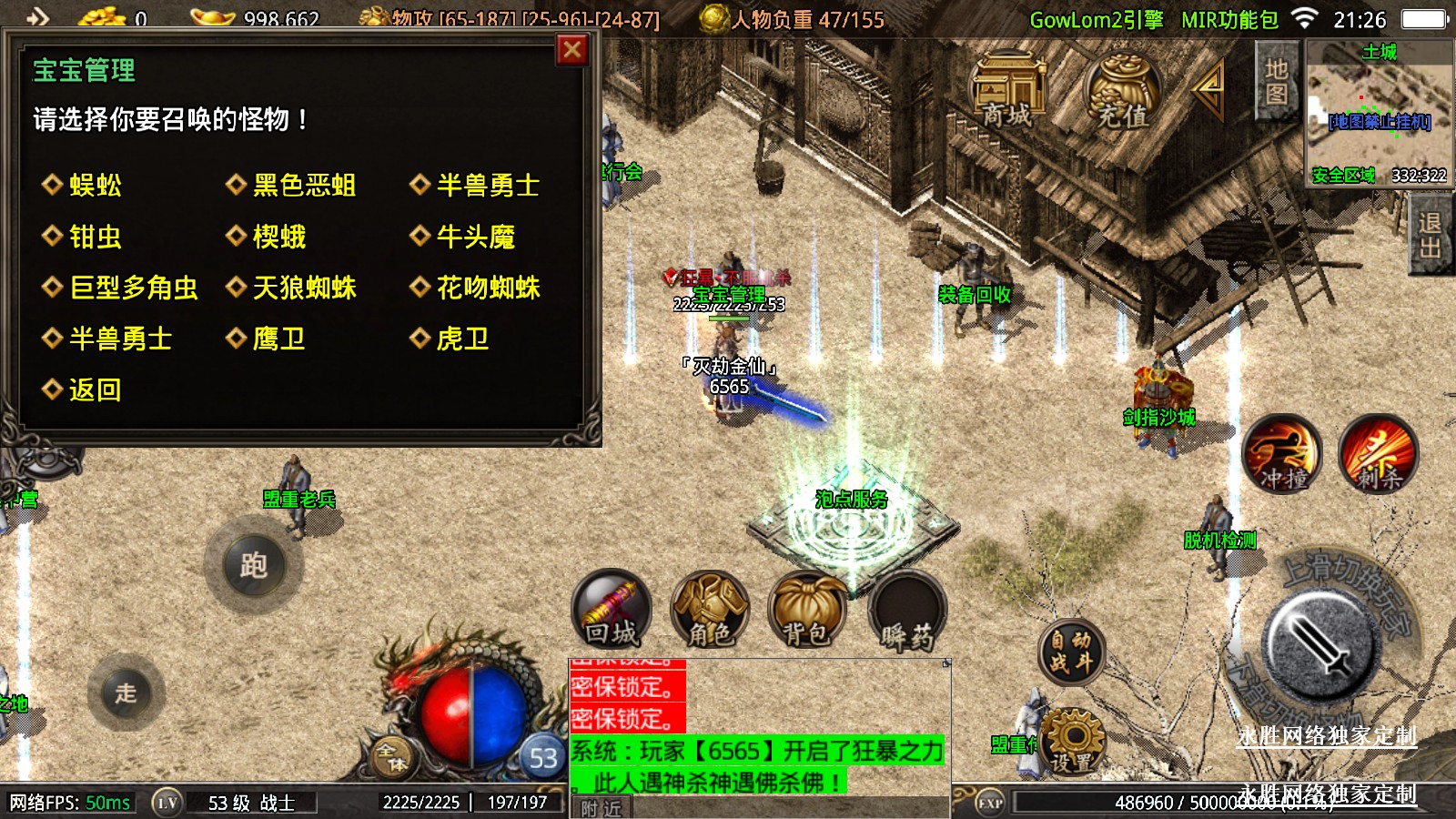Open the 充值 recharge screen
Screen dimensions: 1456x819
click(x=1123, y=91)
